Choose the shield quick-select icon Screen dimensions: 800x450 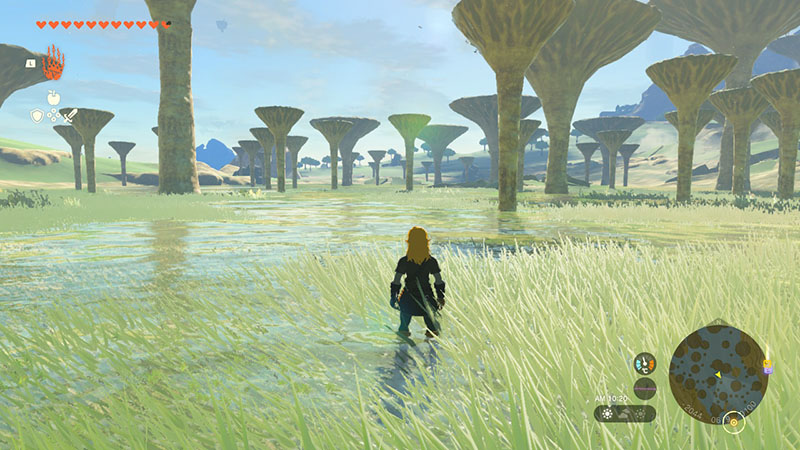coord(37,116)
